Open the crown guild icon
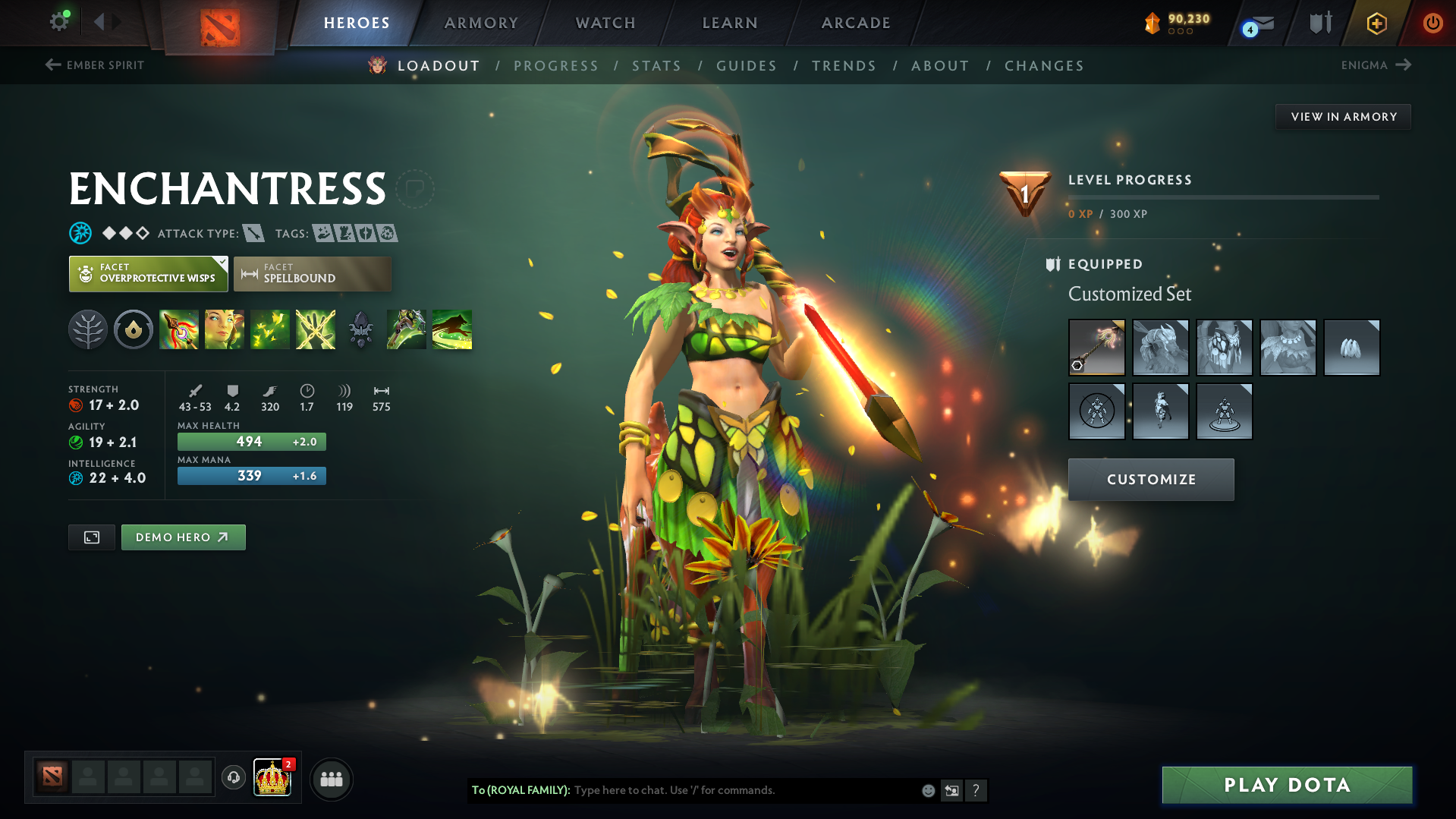Image resolution: width=1456 pixels, height=819 pixels. click(x=272, y=778)
